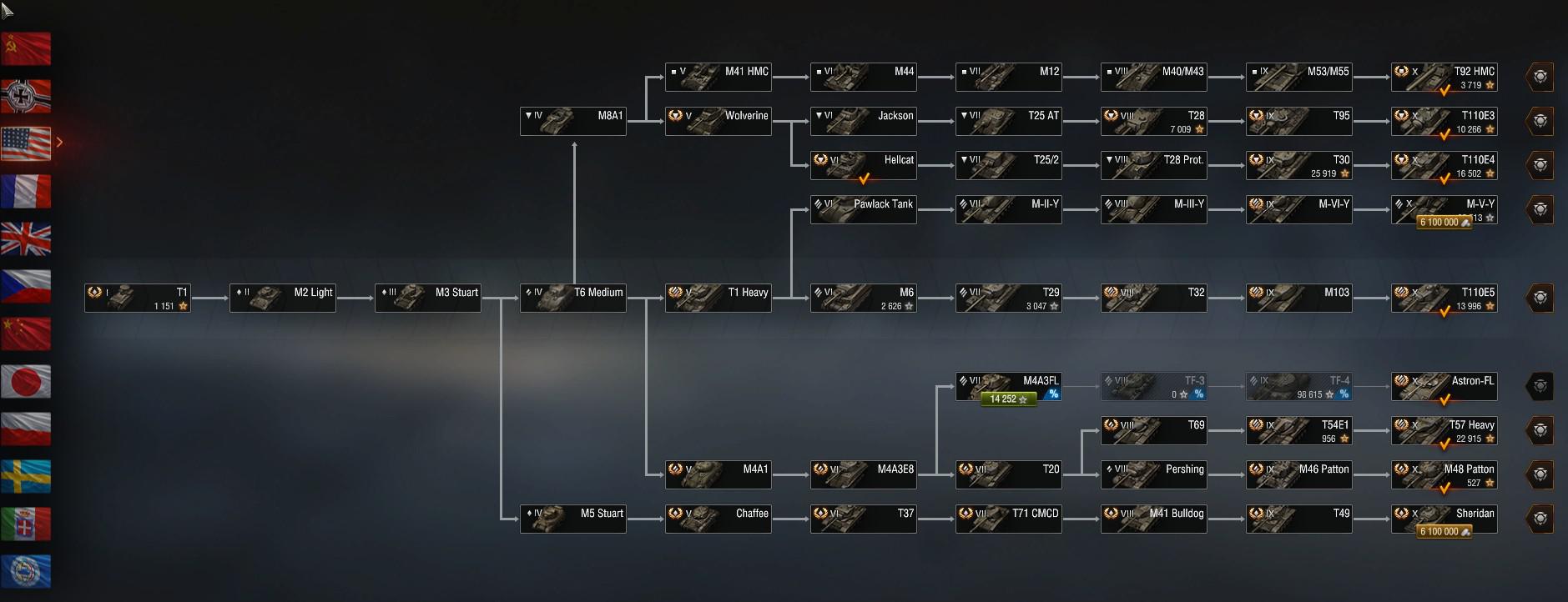Open the M4A3FL tank node
This screenshot has height=602, width=1568.
point(1009,387)
